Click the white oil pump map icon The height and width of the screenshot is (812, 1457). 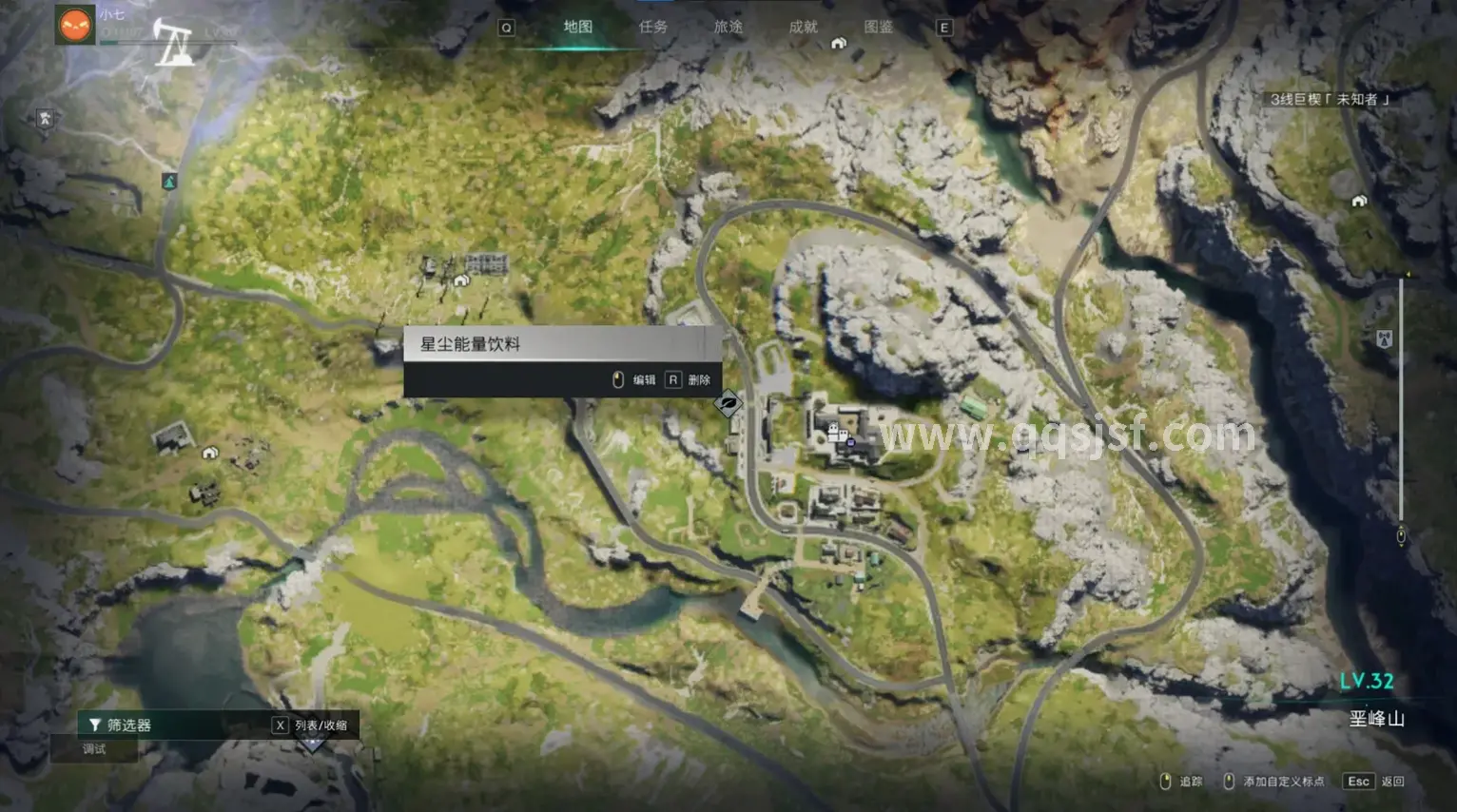coord(174,43)
